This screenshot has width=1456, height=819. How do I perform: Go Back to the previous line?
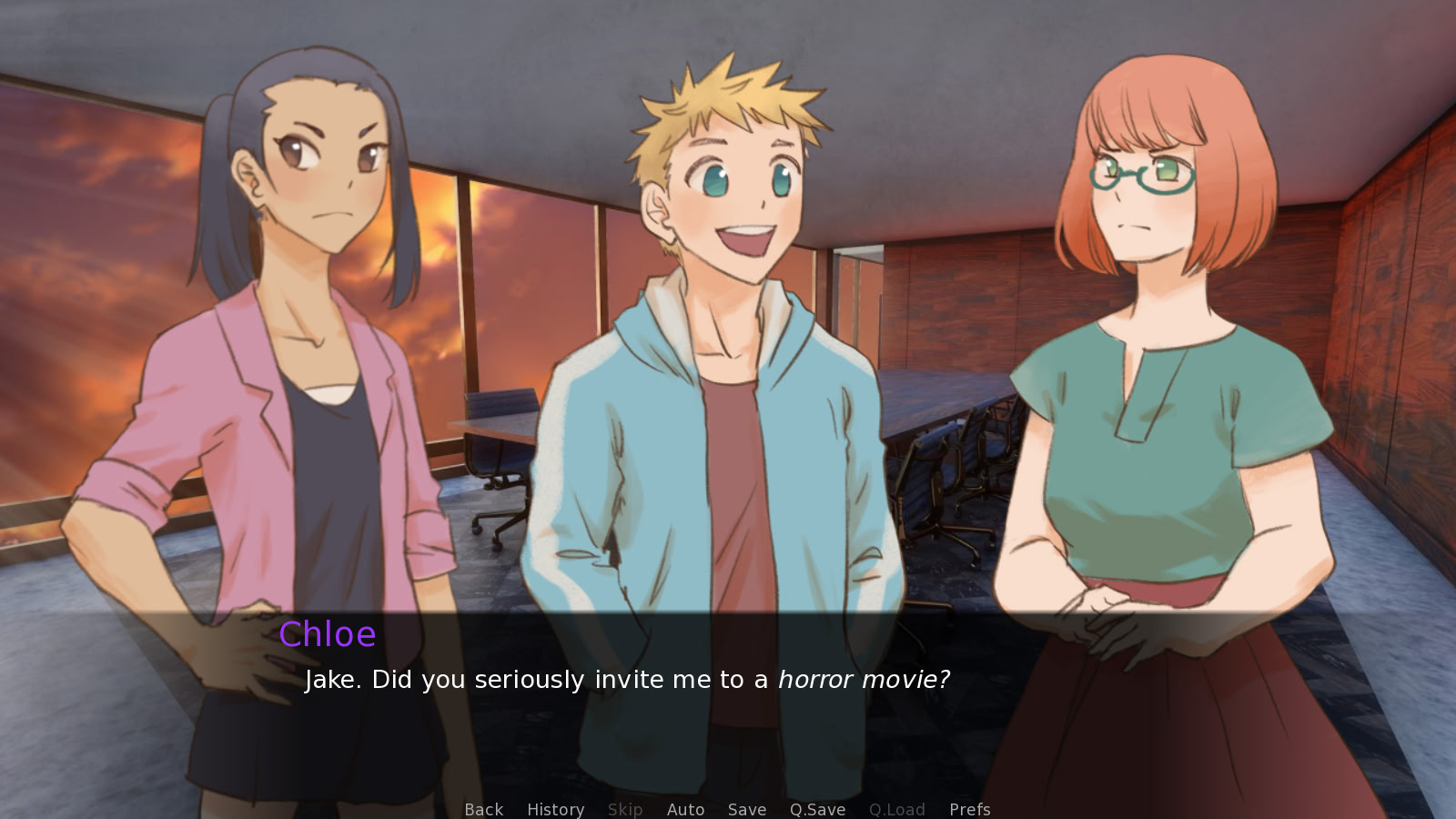483,809
